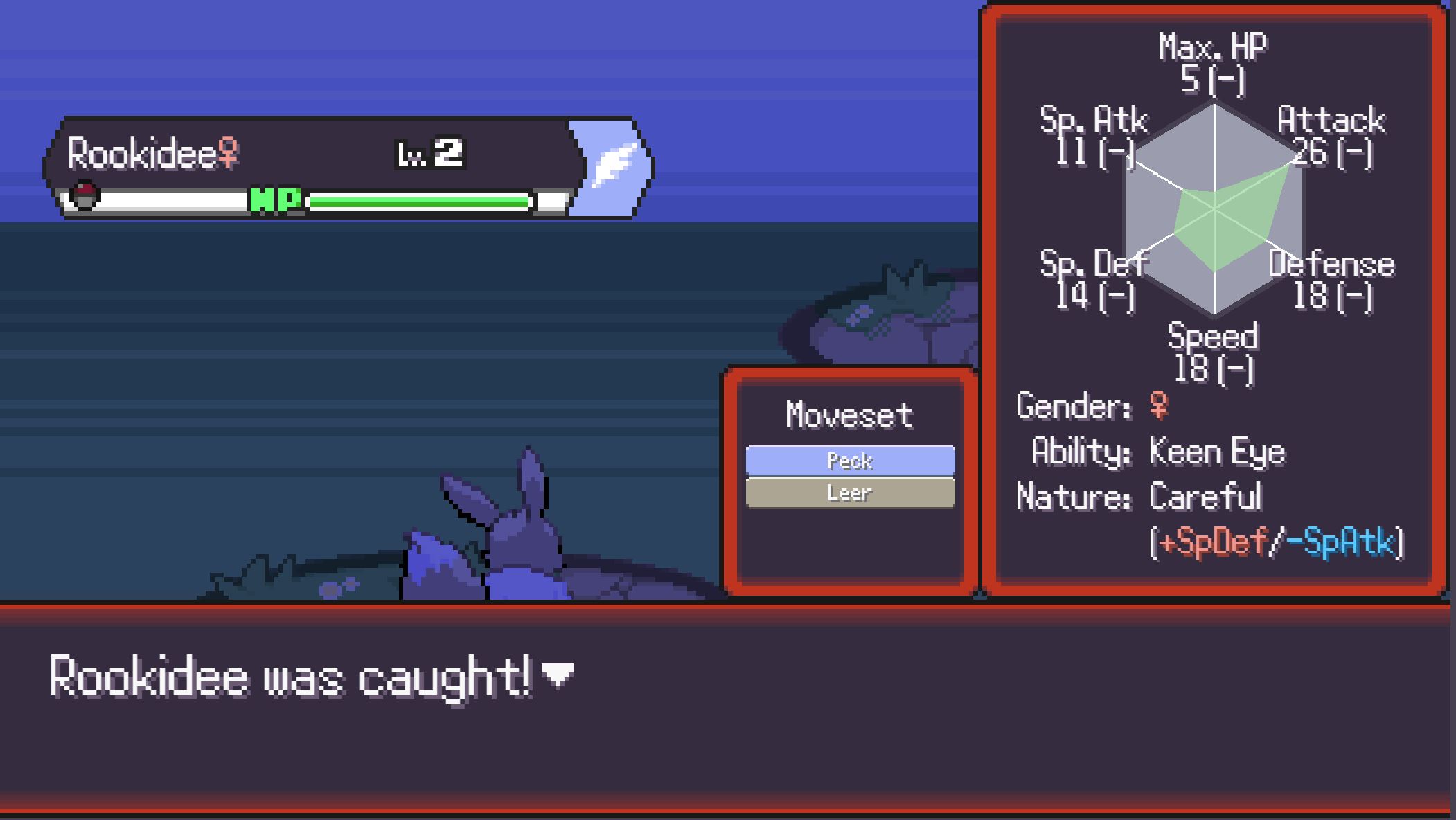This screenshot has width=1456, height=820.
Task: Expand the Max. HP stat details
Action: pos(1214,66)
